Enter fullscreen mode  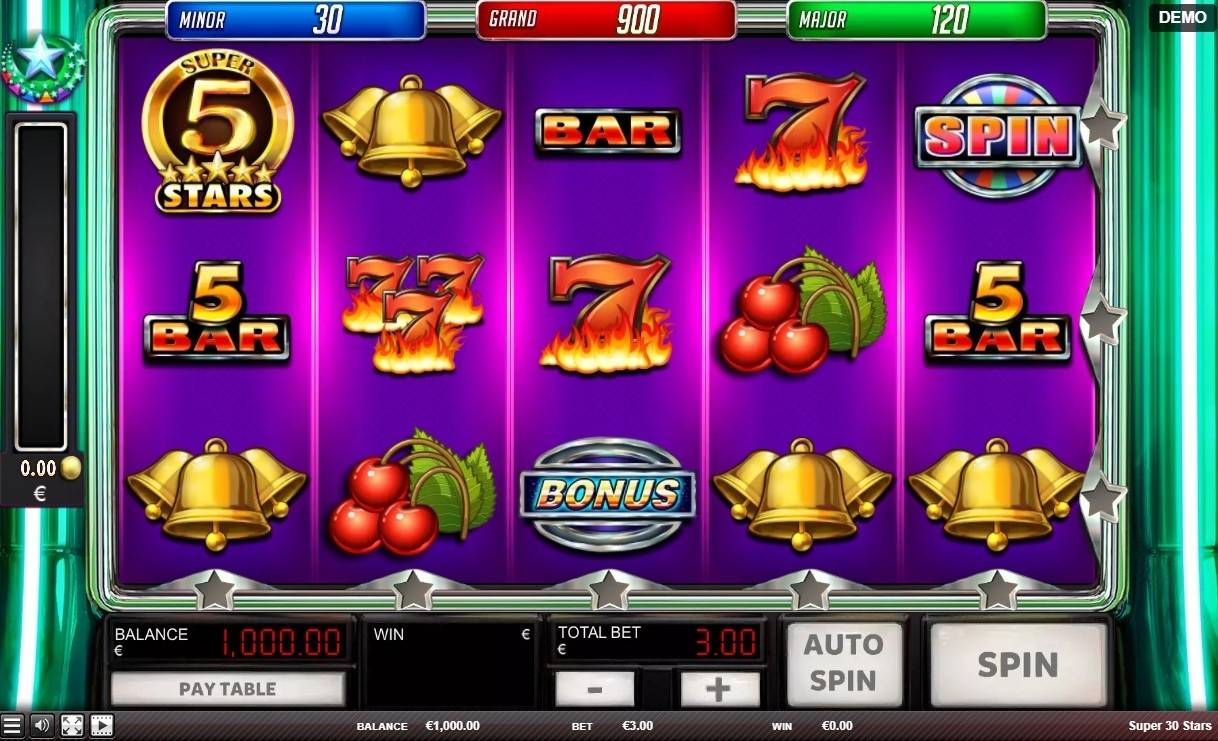(x=71, y=725)
